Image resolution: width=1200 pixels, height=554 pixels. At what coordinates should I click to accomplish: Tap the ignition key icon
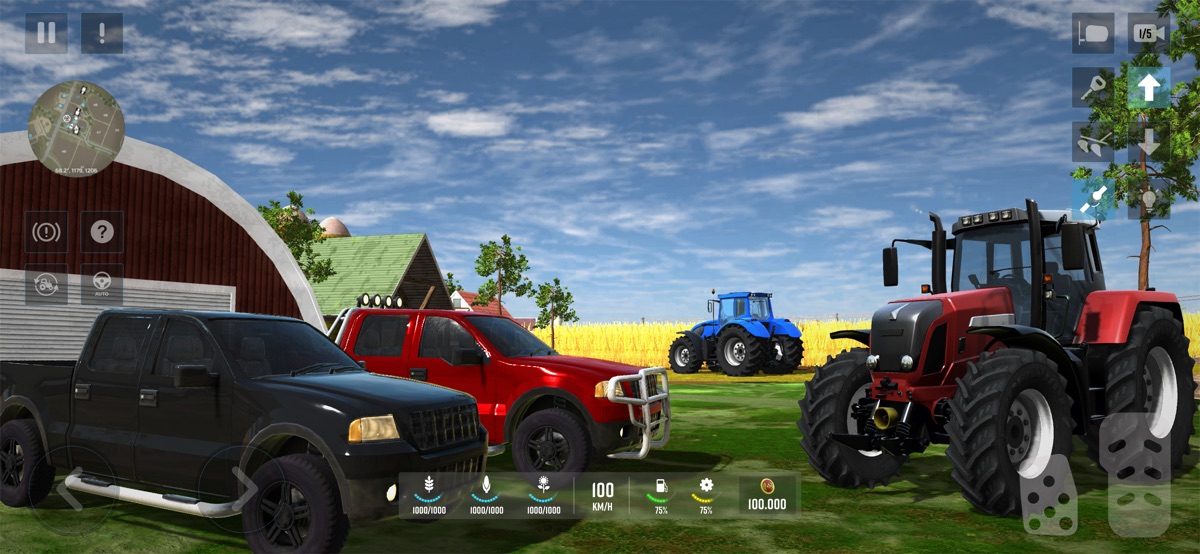coord(1093,88)
